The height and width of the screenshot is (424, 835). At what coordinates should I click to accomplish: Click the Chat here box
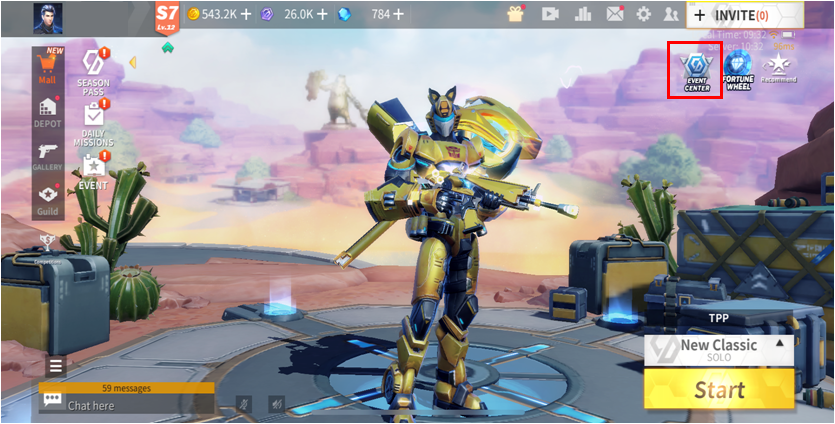click(127, 404)
